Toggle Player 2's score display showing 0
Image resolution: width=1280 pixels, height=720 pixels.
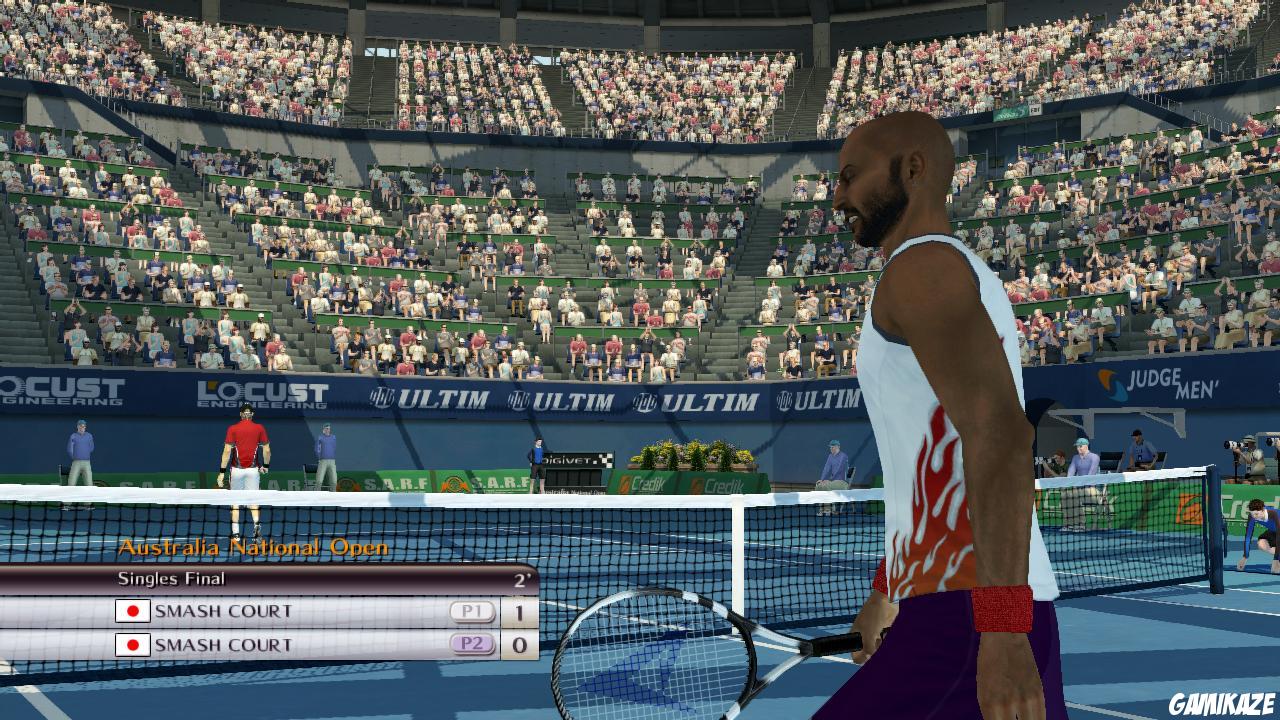tap(521, 645)
